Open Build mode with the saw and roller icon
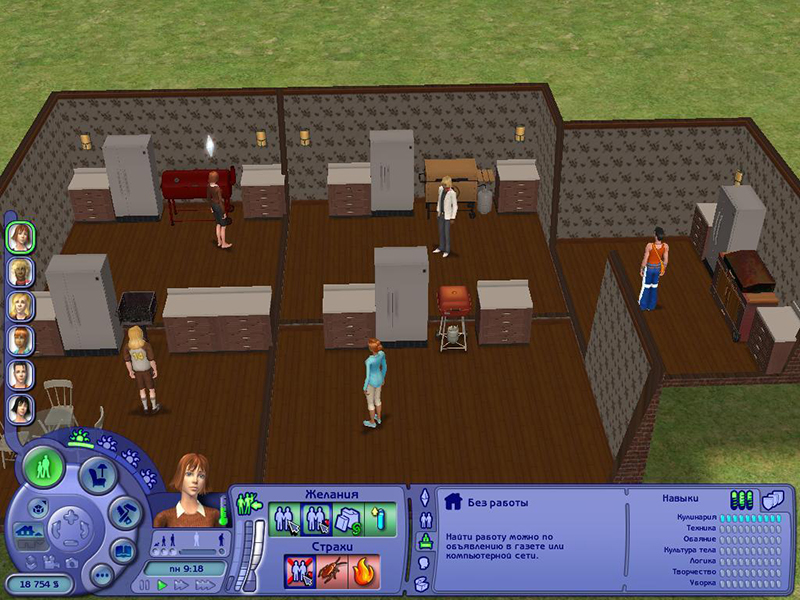Screen dimensions: 800x600 (124, 515)
